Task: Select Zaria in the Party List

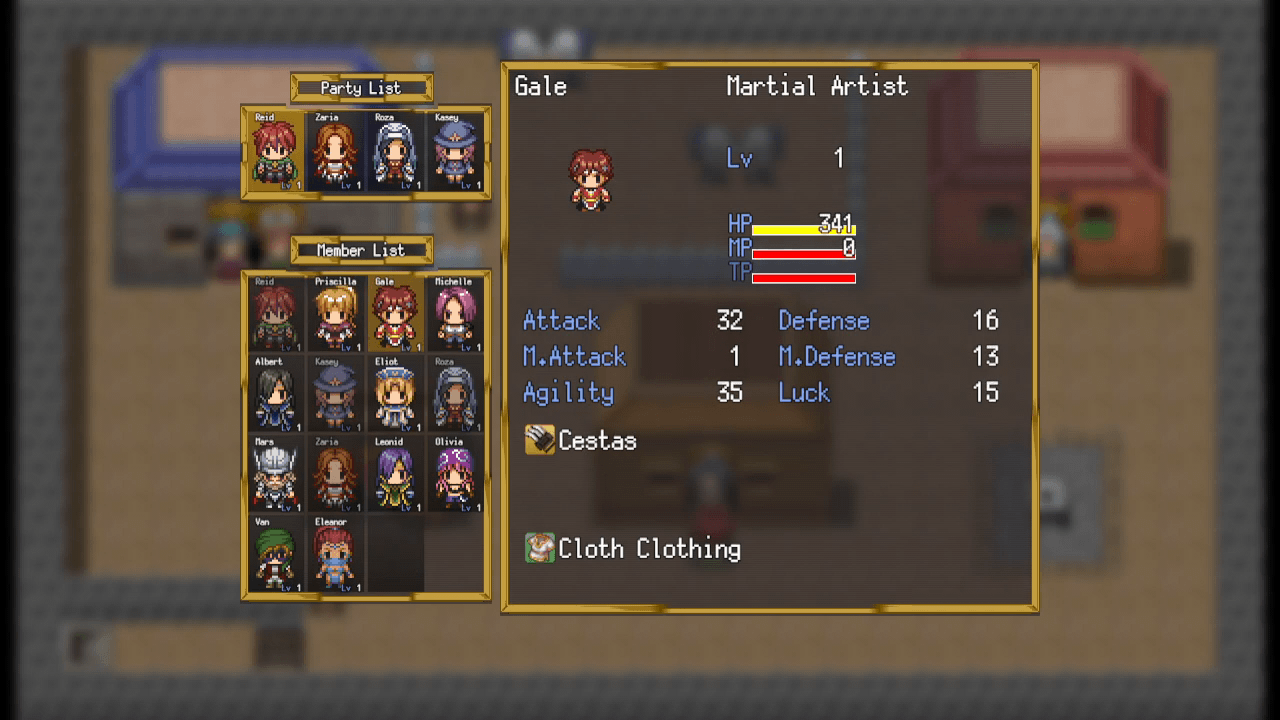Action: (x=334, y=152)
